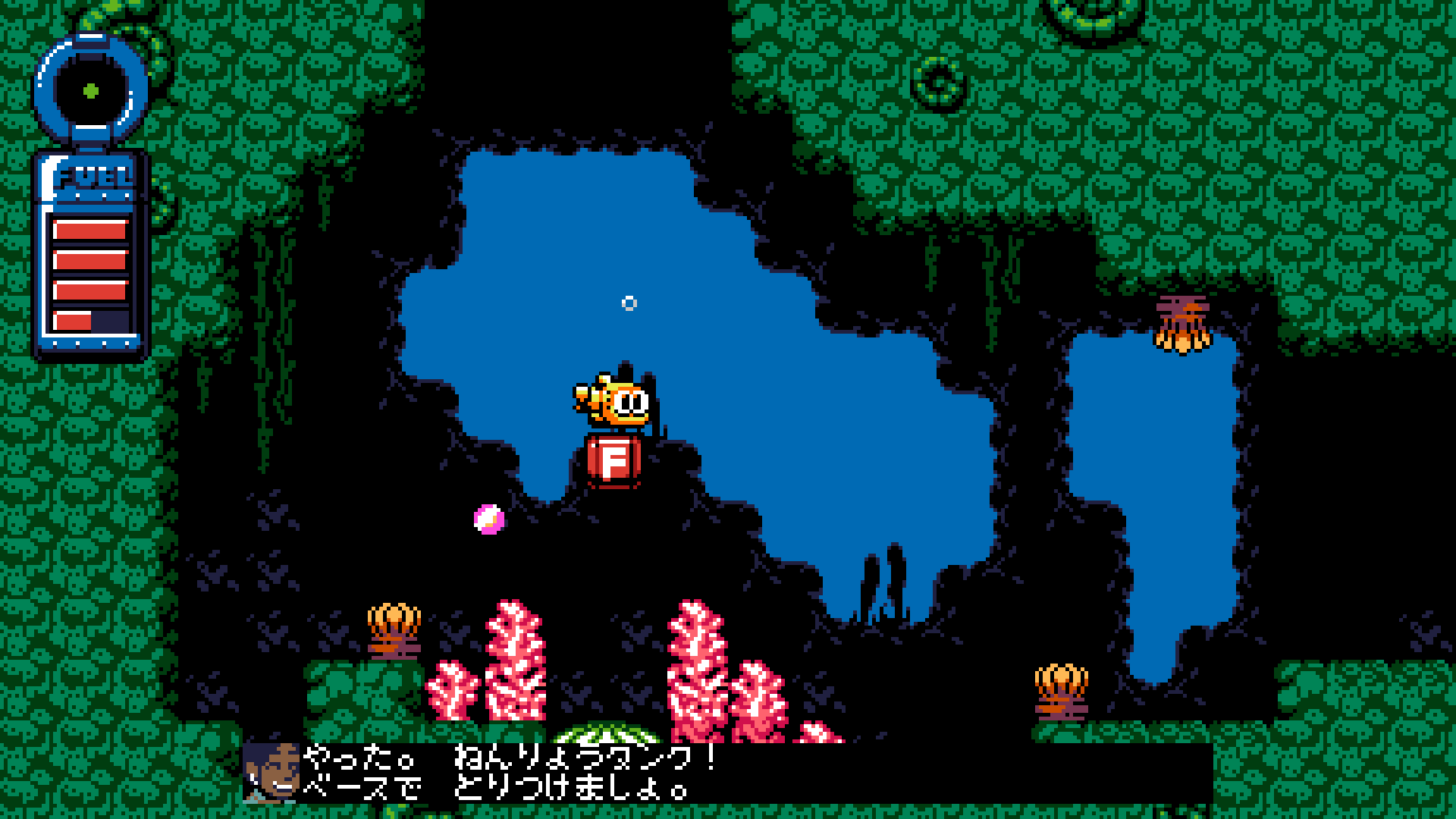The width and height of the screenshot is (1456, 819).
Task: Click the tall pink coral cluster
Action: coord(516,660)
